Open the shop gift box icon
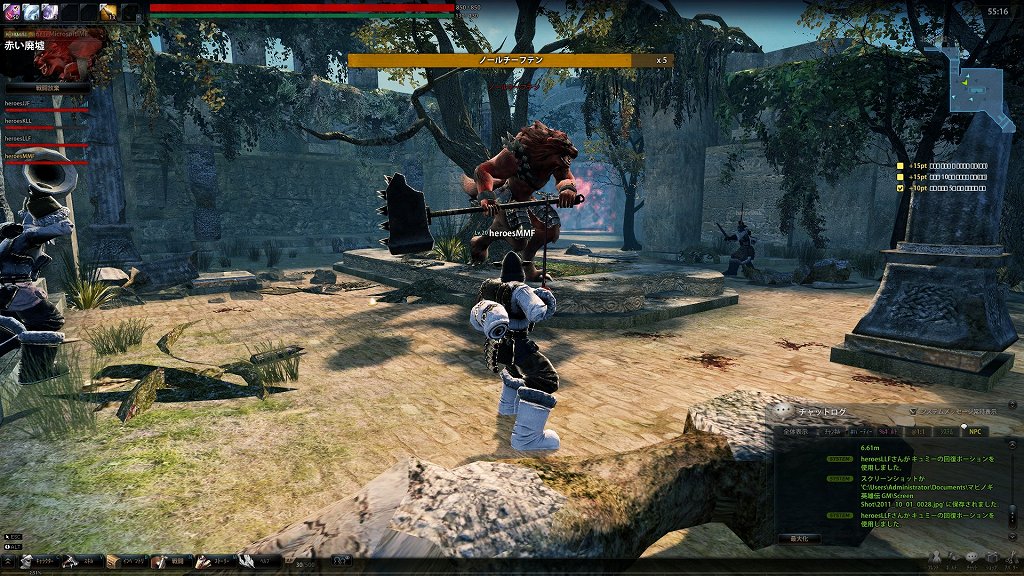The height and width of the screenshot is (576, 1024). [991, 558]
